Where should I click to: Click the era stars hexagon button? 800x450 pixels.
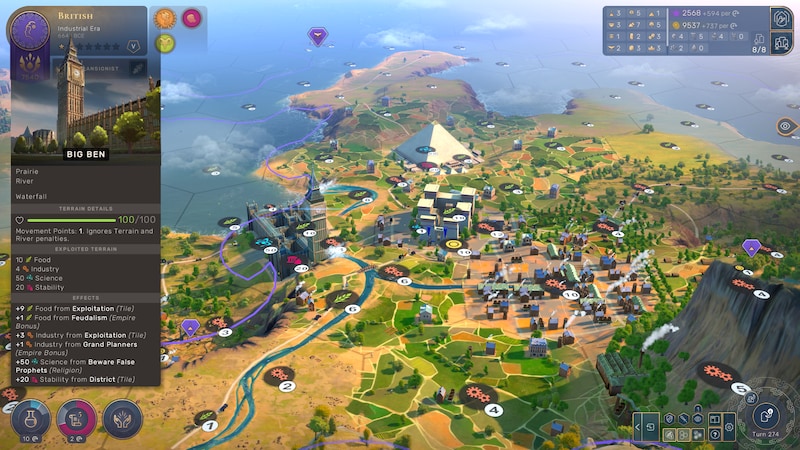133,45
